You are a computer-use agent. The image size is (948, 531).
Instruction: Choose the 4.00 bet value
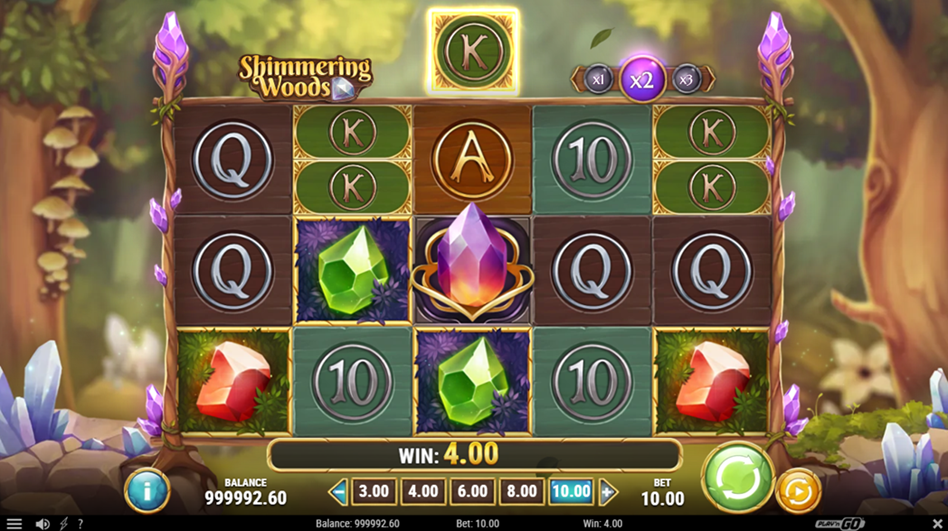click(x=422, y=491)
